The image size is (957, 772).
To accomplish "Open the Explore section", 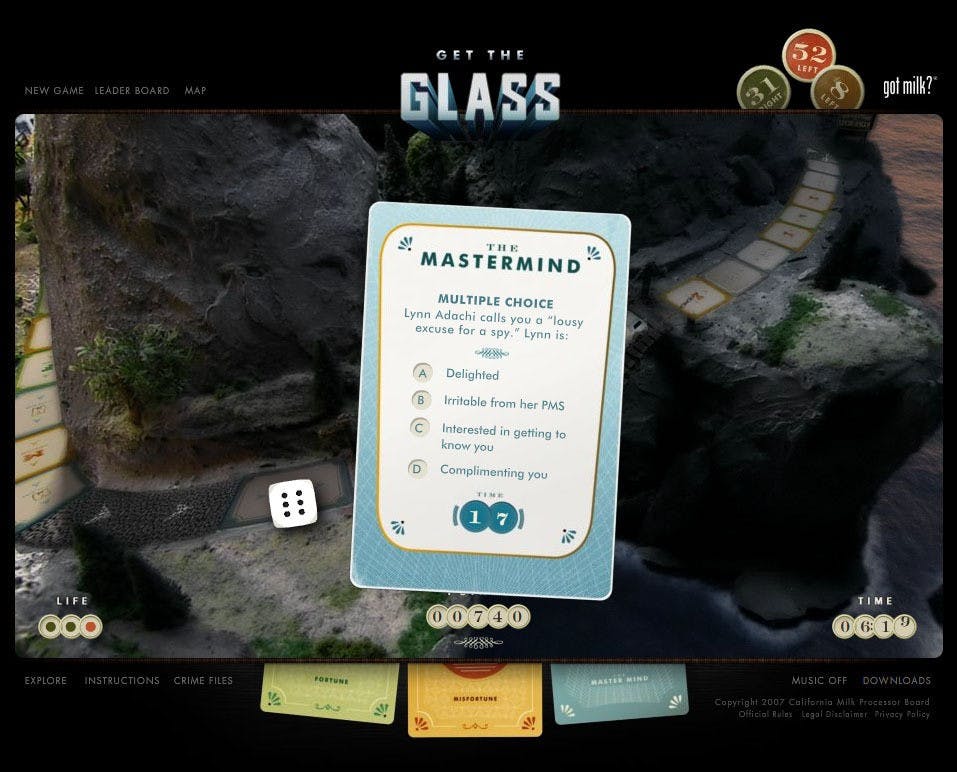I will click(x=46, y=681).
